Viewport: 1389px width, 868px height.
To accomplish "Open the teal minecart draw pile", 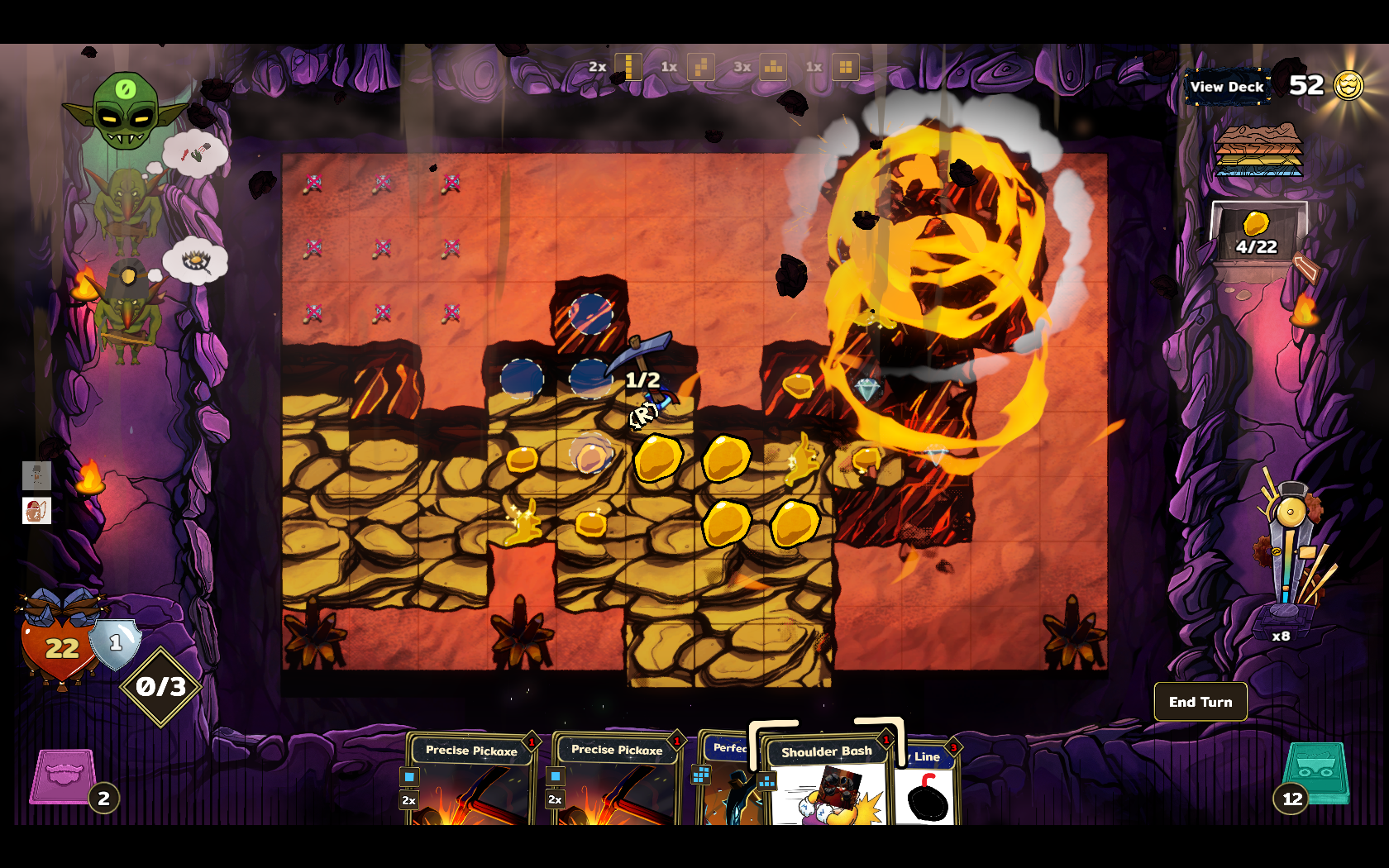I will (x=1317, y=773).
